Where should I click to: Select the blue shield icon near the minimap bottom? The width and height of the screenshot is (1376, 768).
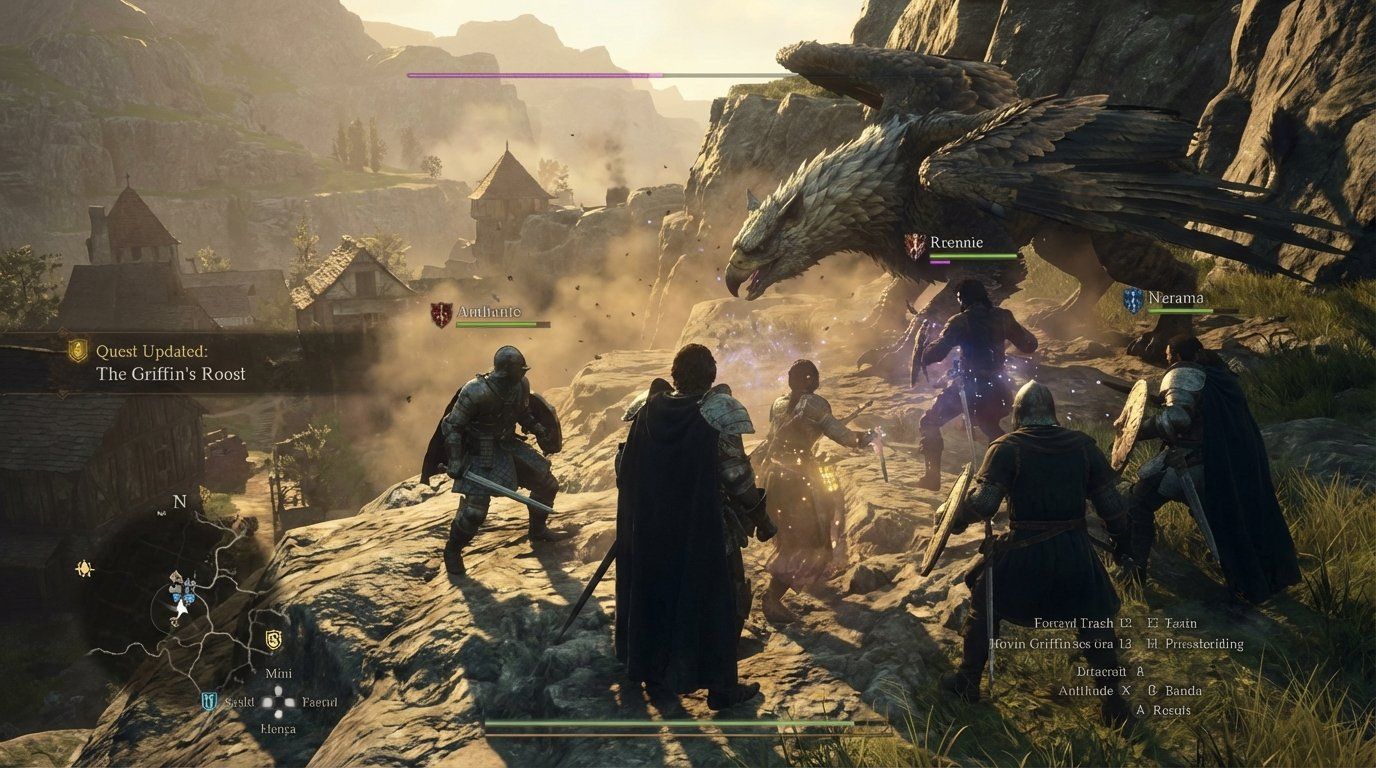pos(207,701)
